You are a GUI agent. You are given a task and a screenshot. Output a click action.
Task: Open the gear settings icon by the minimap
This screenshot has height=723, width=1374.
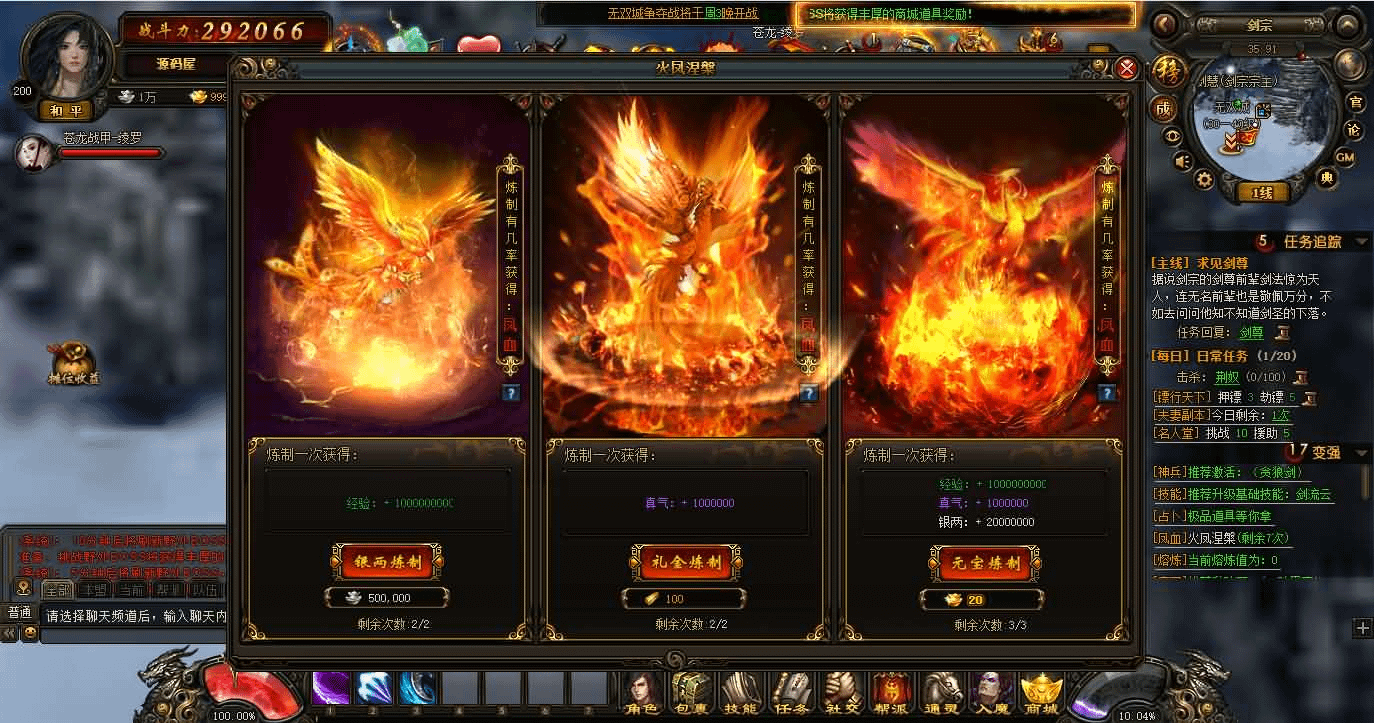pos(1205,180)
